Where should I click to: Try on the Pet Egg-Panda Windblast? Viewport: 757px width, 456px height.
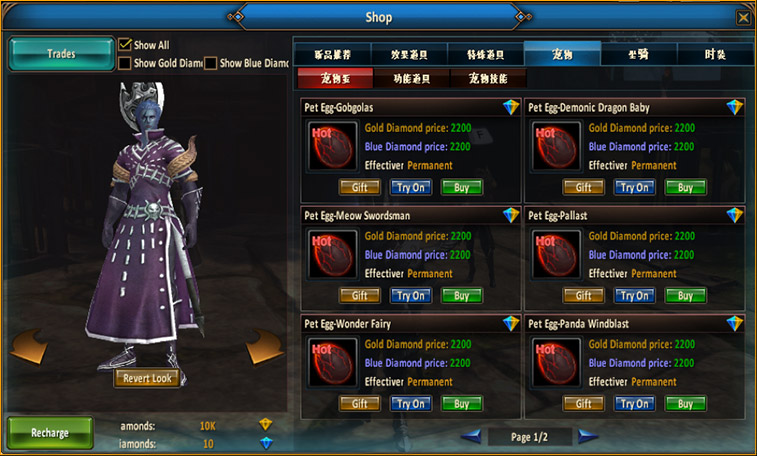tap(634, 404)
